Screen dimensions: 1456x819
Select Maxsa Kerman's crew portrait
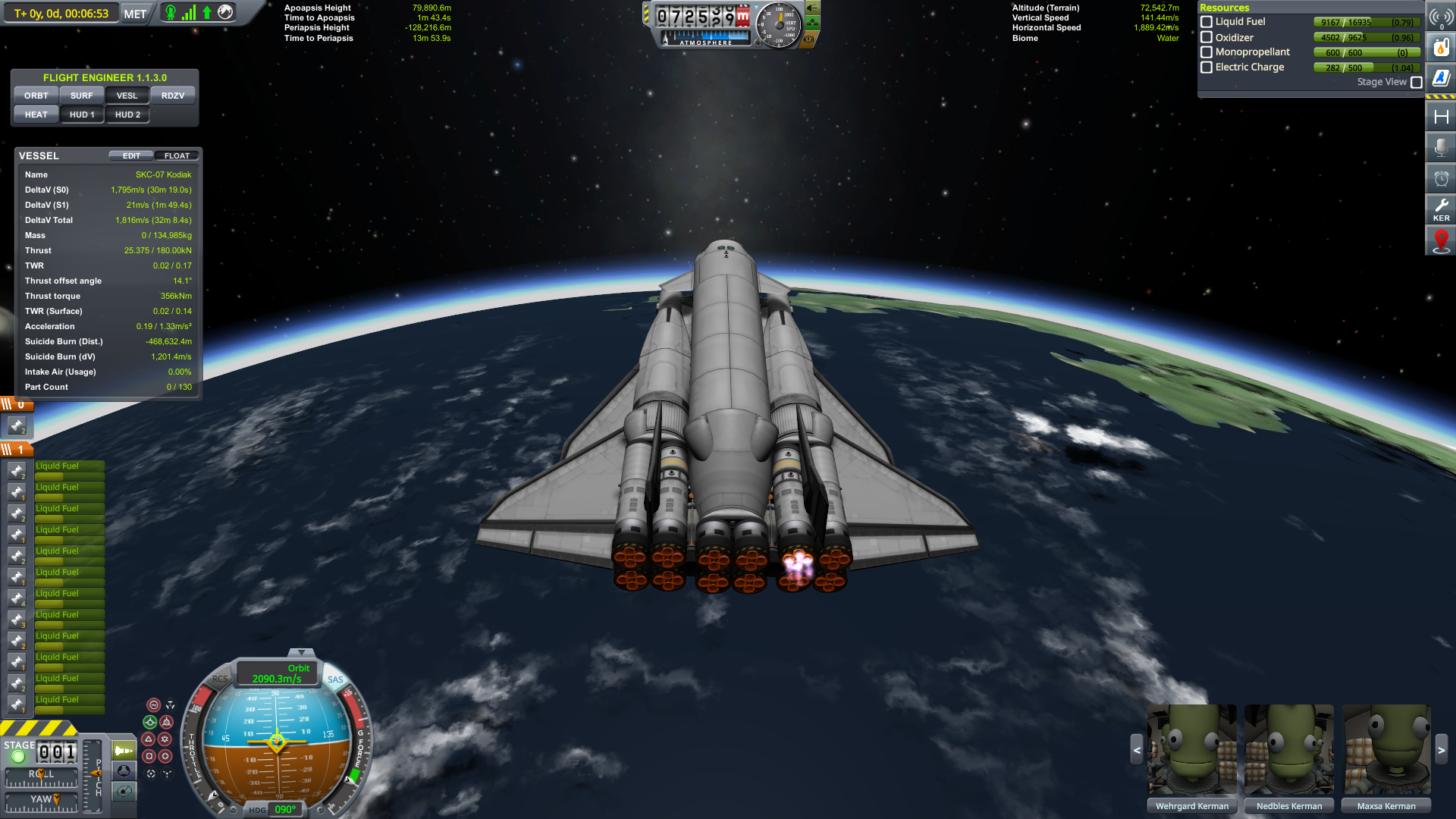tap(1386, 751)
